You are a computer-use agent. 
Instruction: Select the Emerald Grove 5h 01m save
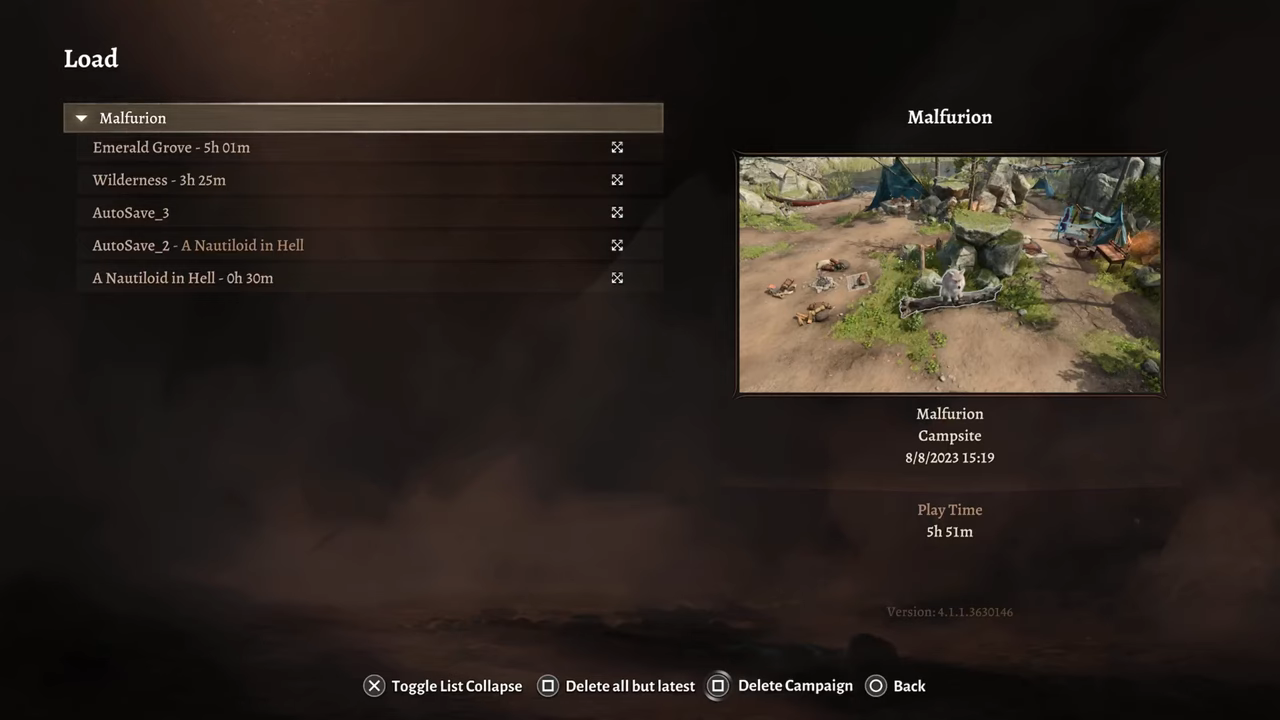171,148
